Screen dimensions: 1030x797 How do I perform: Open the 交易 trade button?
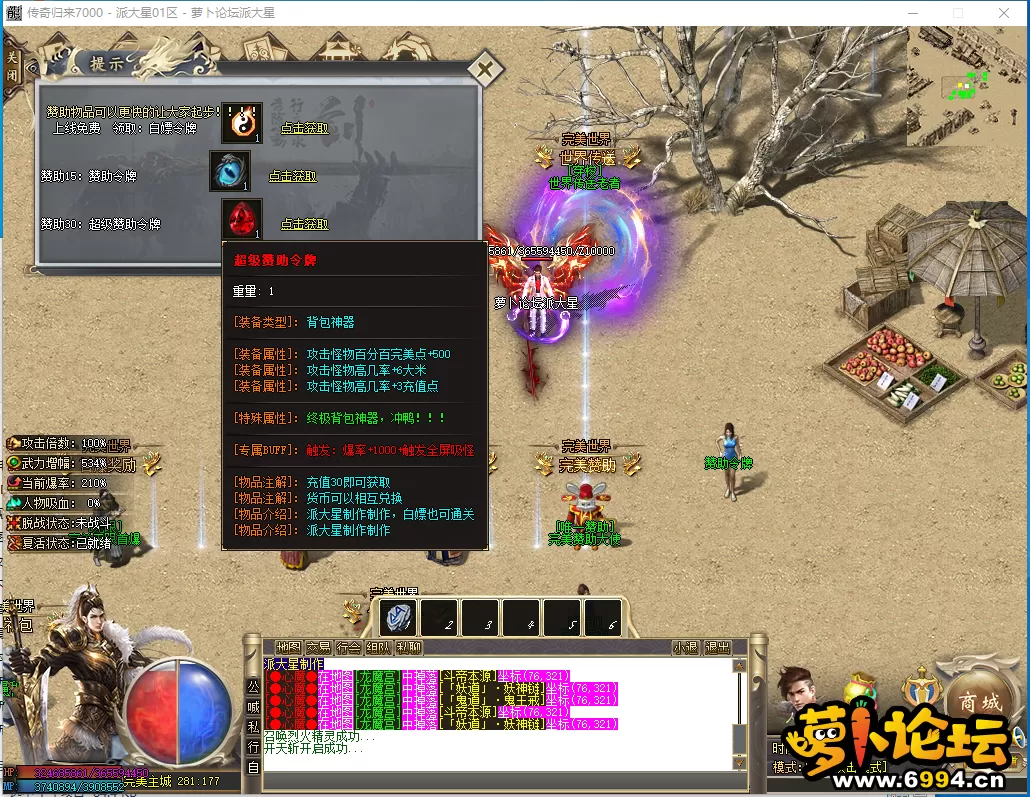coord(318,647)
